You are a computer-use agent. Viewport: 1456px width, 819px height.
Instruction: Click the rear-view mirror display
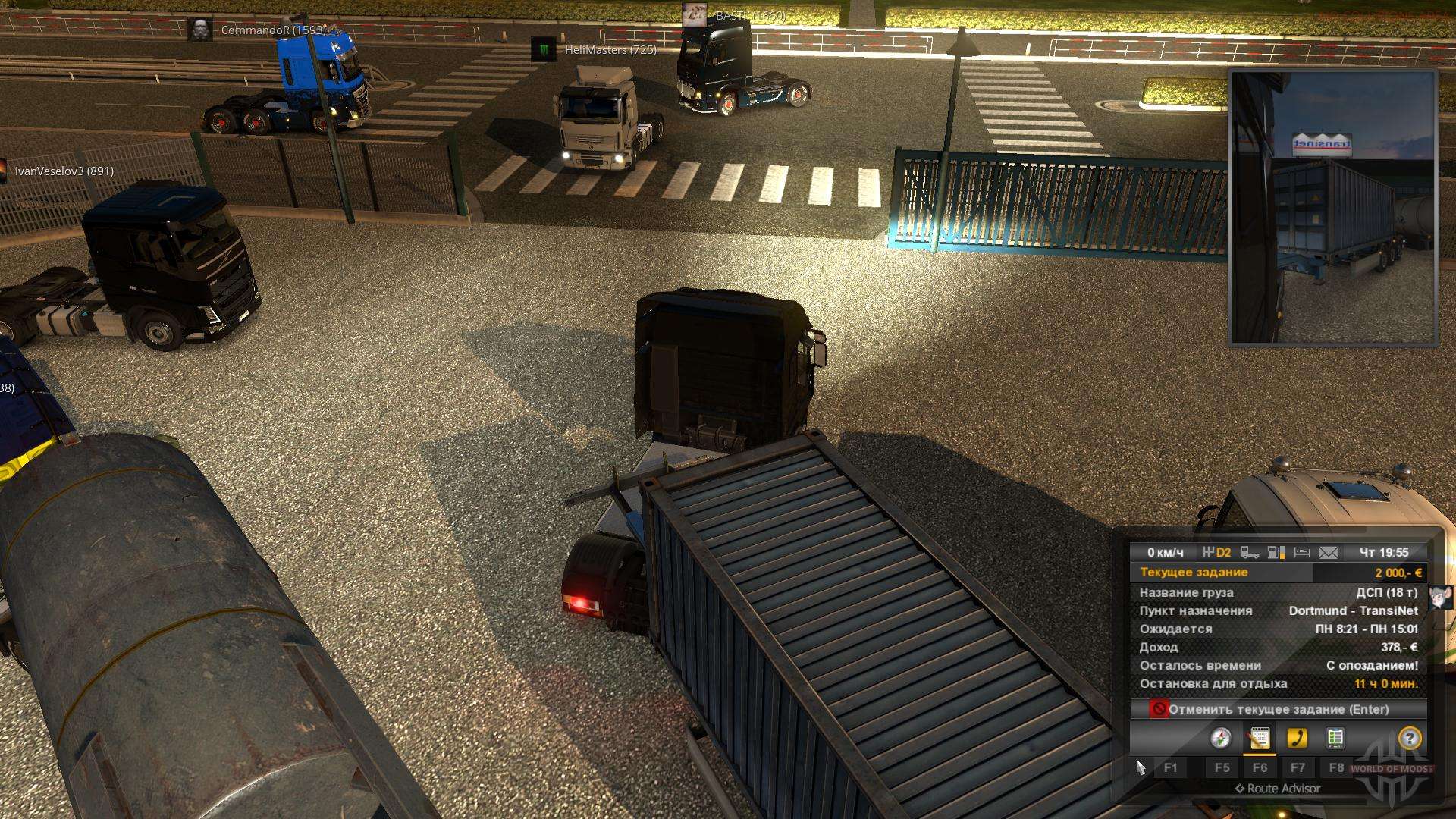(x=1333, y=207)
